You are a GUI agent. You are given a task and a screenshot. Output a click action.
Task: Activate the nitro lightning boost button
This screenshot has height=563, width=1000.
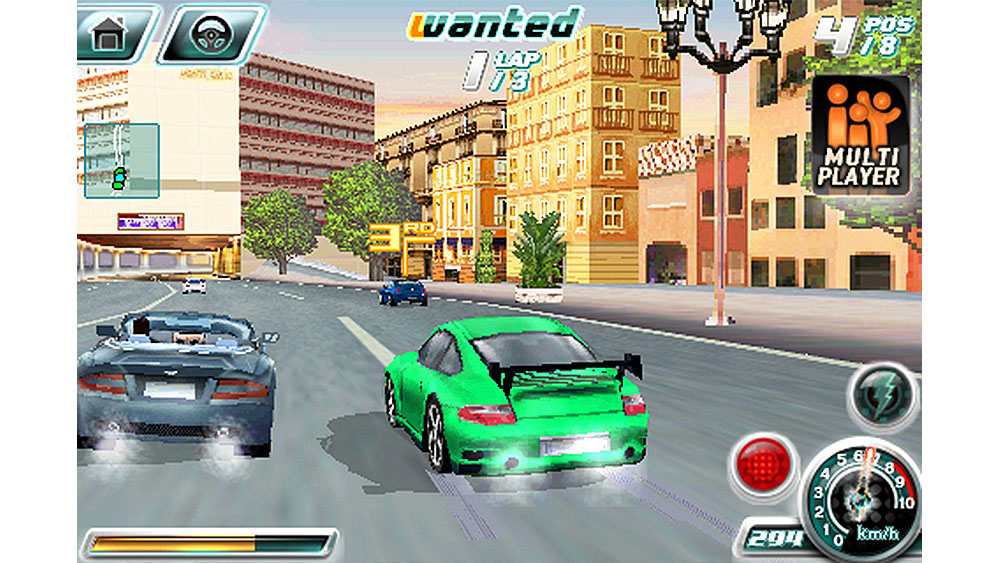882,392
